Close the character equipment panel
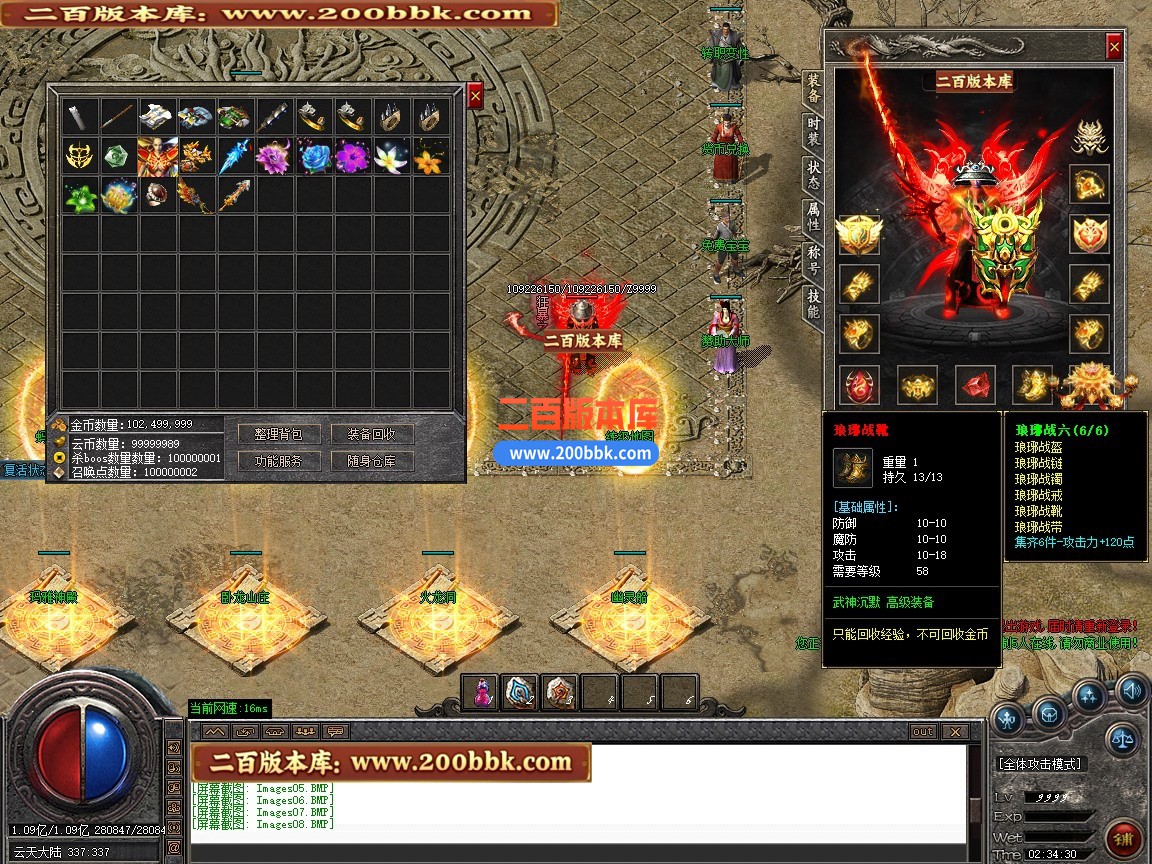 [1114, 46]
